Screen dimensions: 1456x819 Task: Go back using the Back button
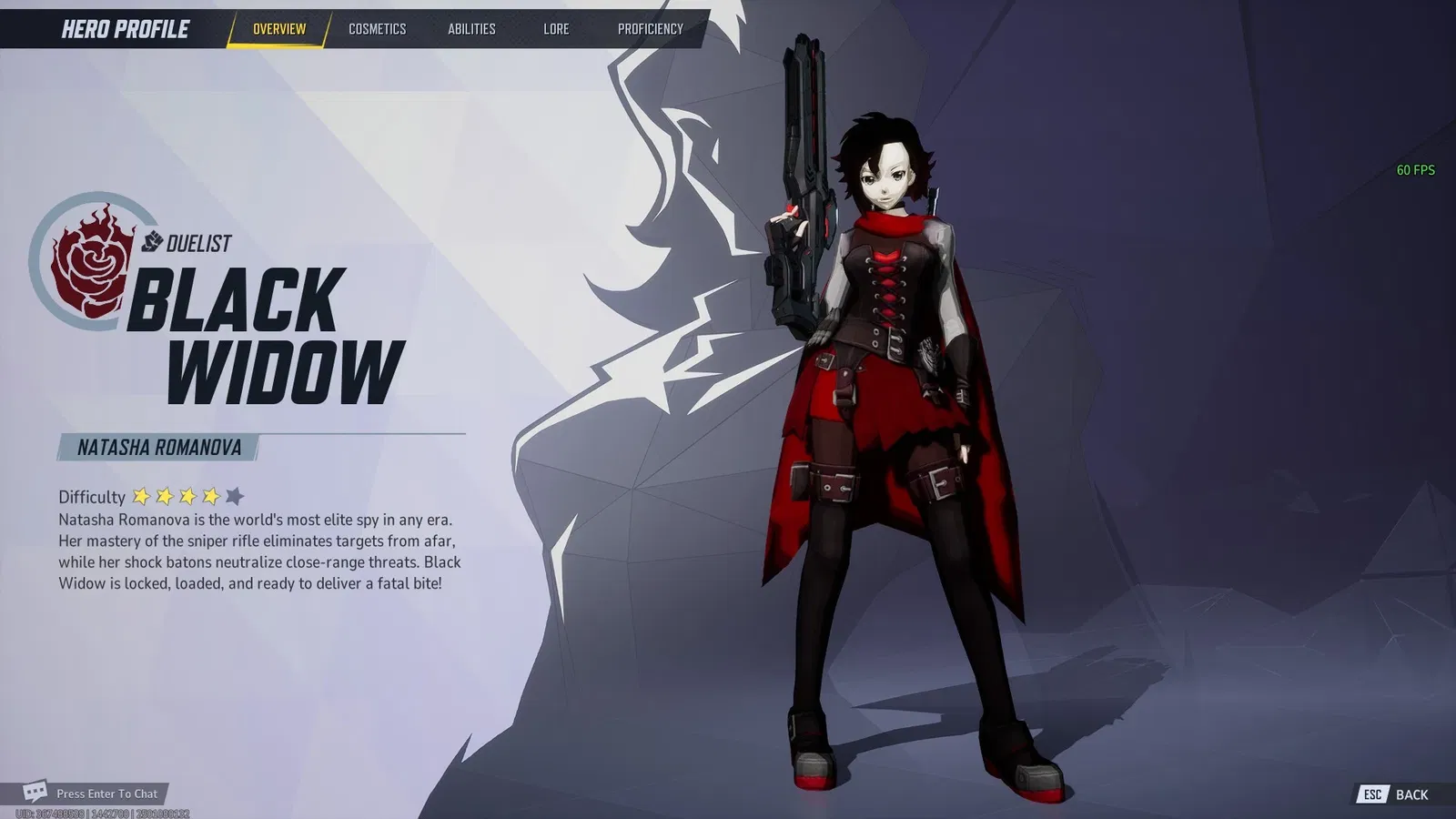click(1396, 794)
